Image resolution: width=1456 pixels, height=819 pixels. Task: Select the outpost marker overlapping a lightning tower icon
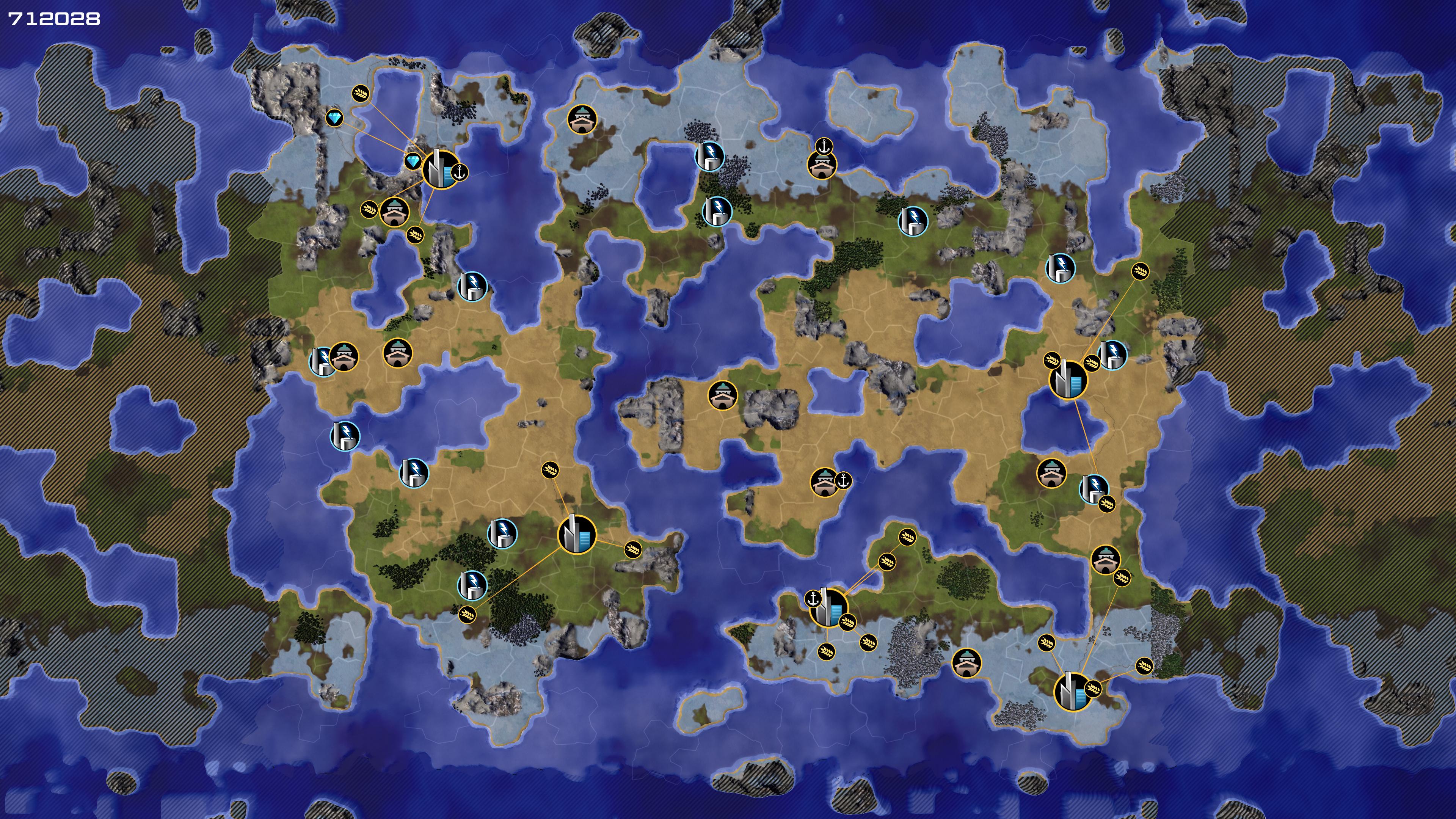[x=344, y=357]
